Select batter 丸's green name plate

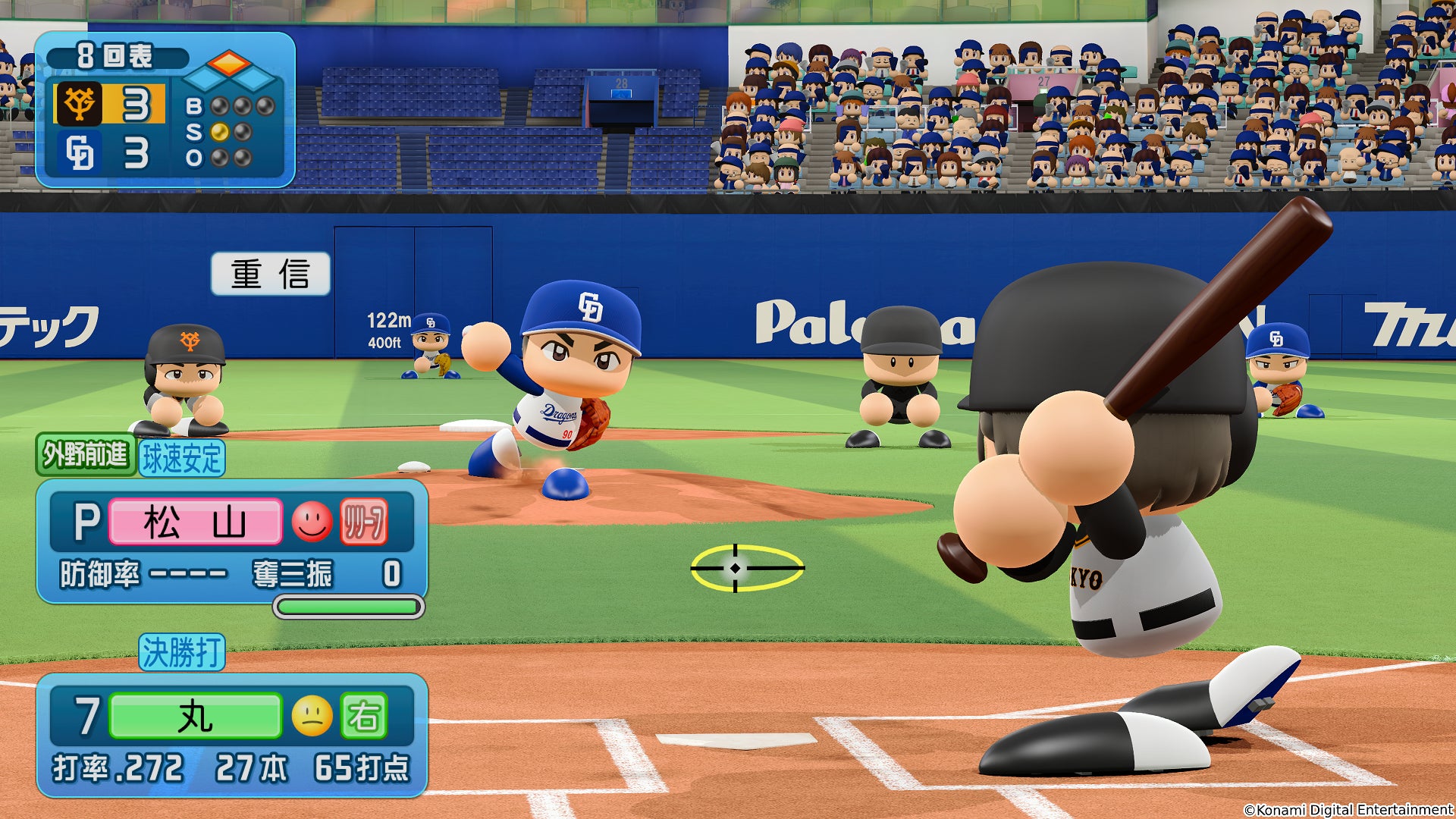point(196,717)
